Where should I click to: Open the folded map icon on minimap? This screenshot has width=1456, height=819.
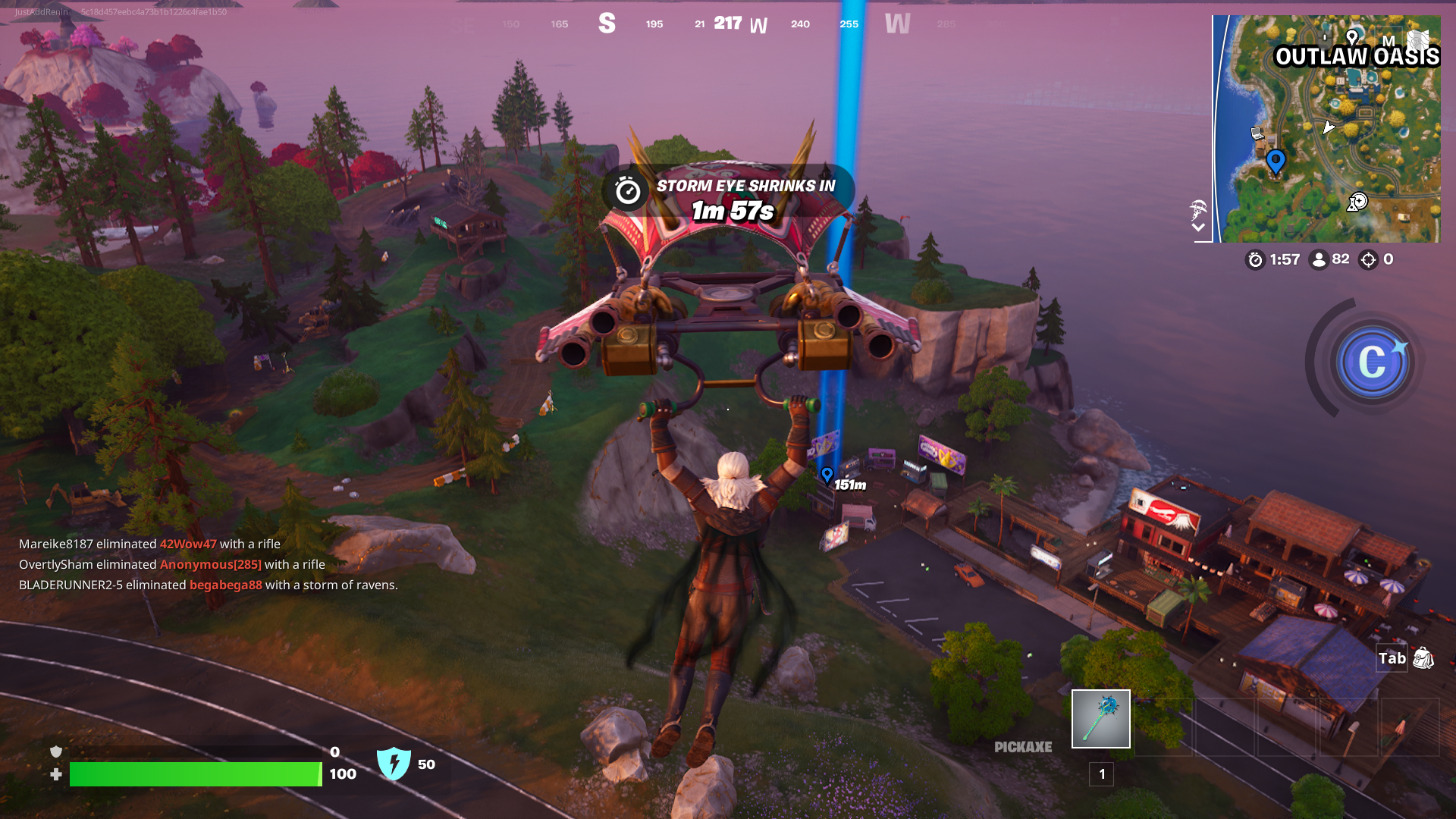1418,39
